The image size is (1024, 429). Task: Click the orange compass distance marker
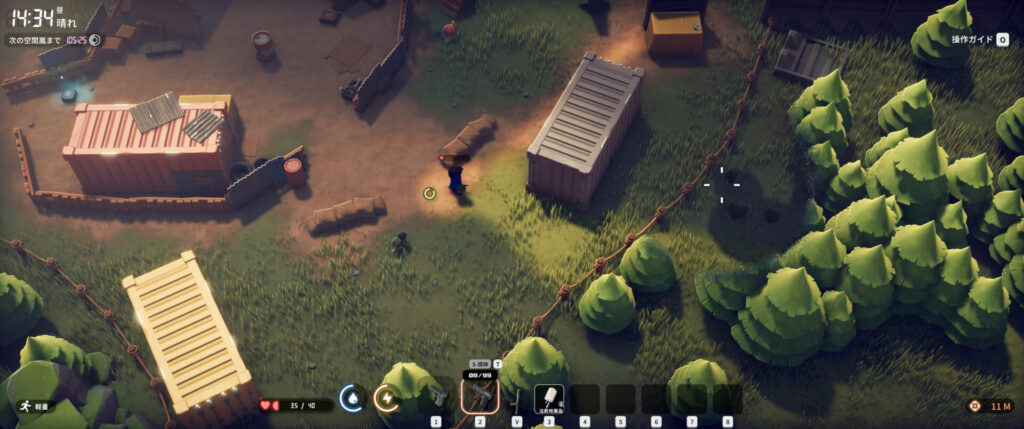975,406
